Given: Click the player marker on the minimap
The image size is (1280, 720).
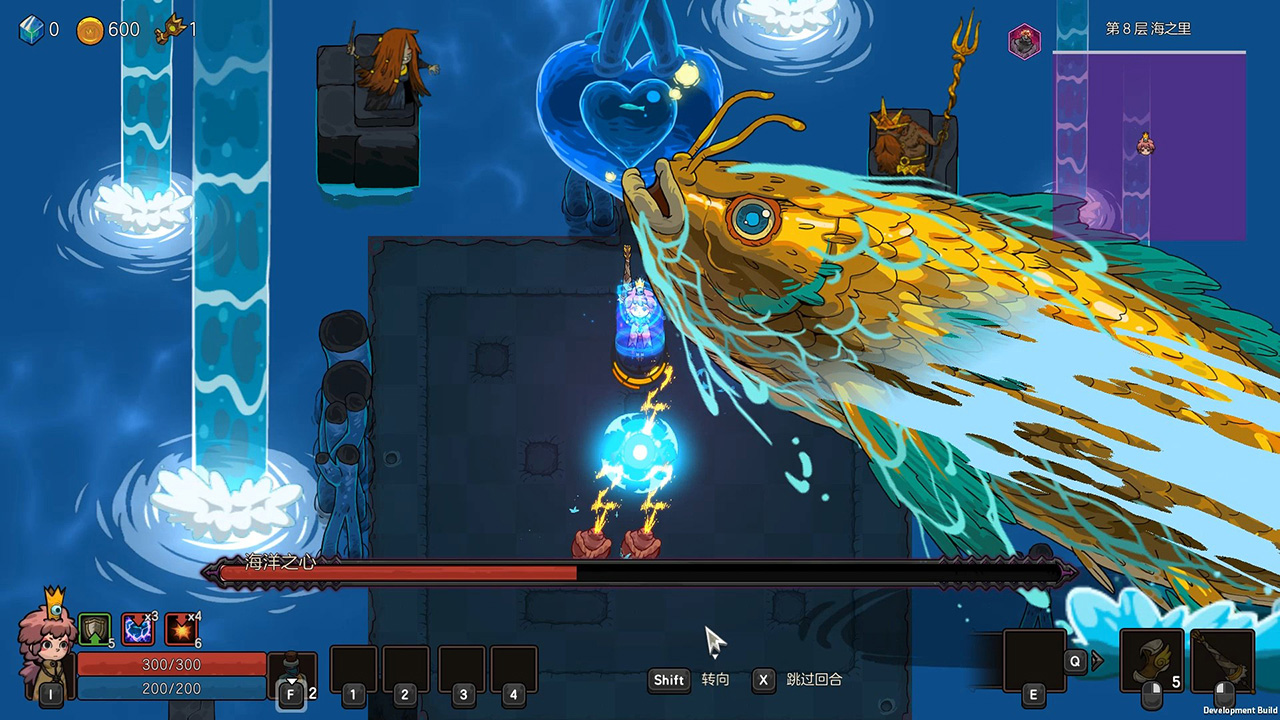Looking at the screenshot, I should click(x=1146, y=146).
